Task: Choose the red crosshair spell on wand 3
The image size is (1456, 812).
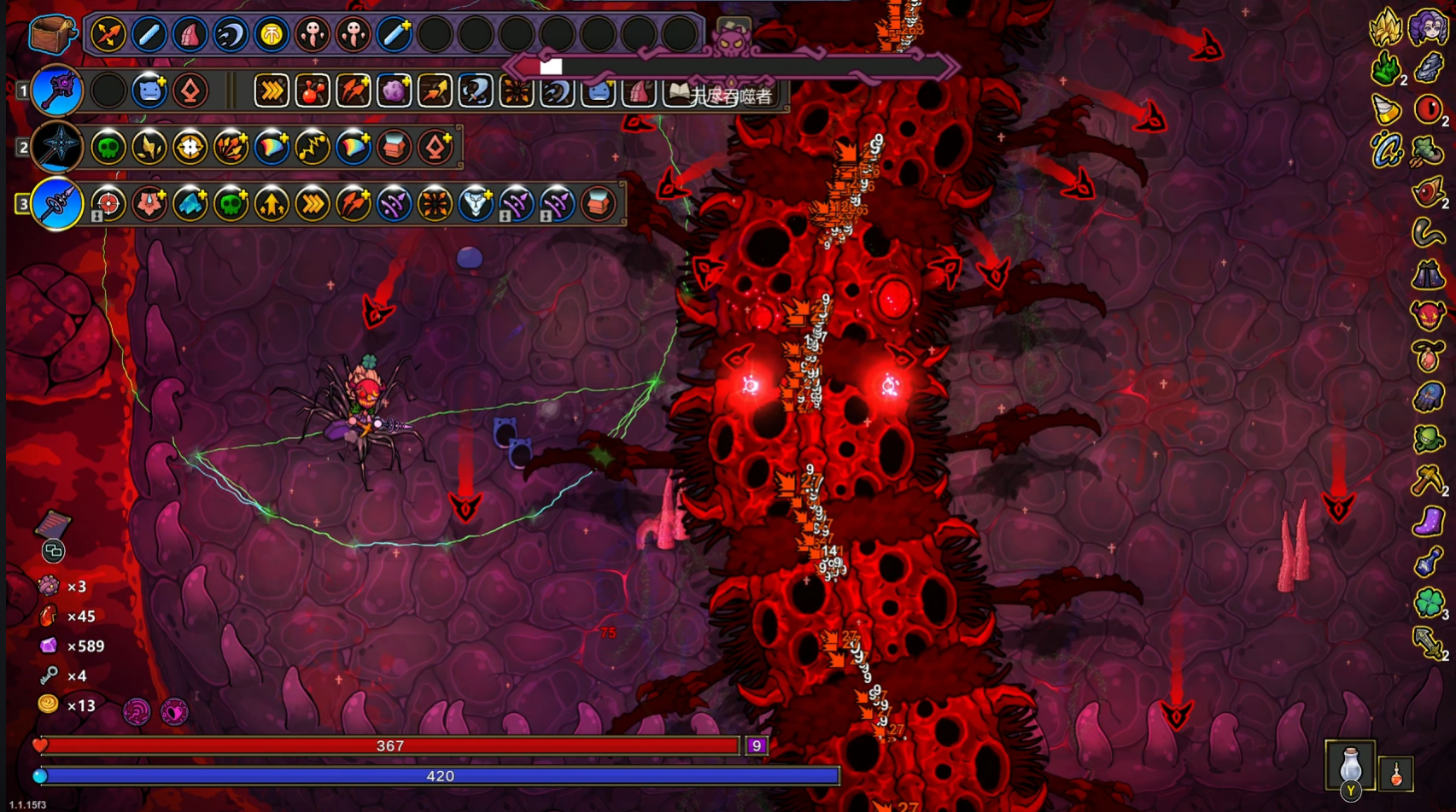Action: coord(108,204)
